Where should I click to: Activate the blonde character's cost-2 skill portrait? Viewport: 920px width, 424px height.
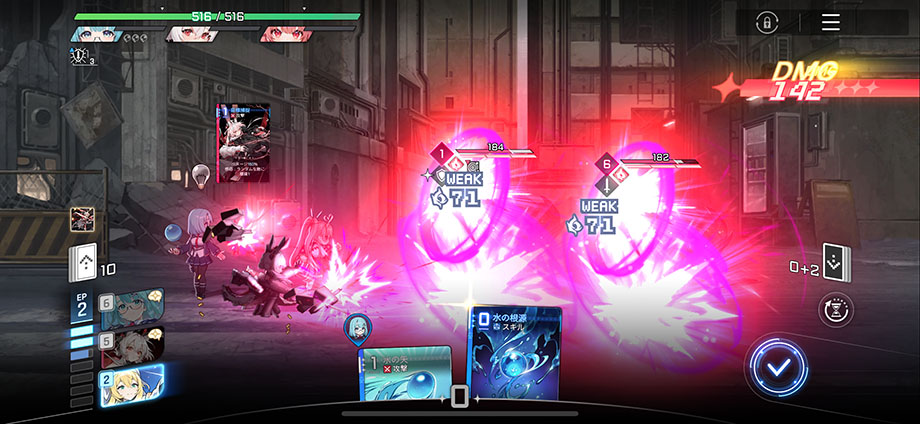coord(131,384)
